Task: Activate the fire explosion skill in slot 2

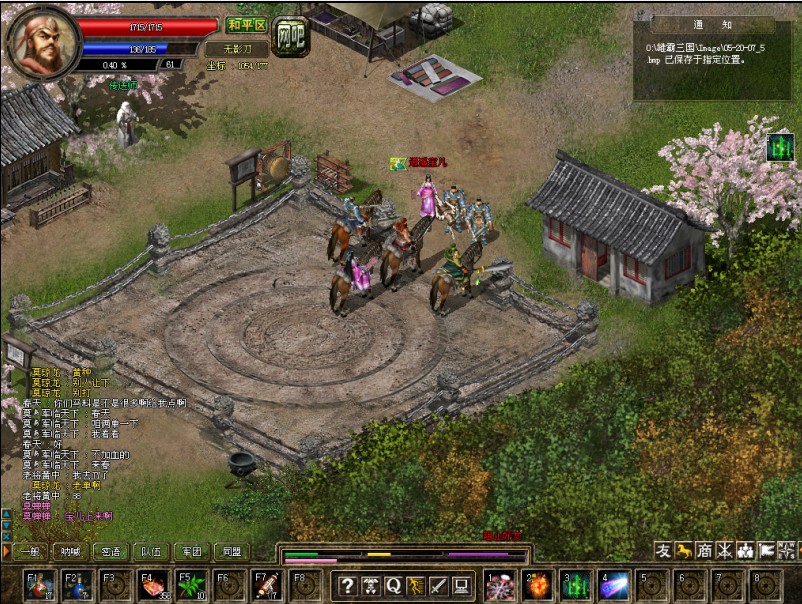Action: coord(538,585)
